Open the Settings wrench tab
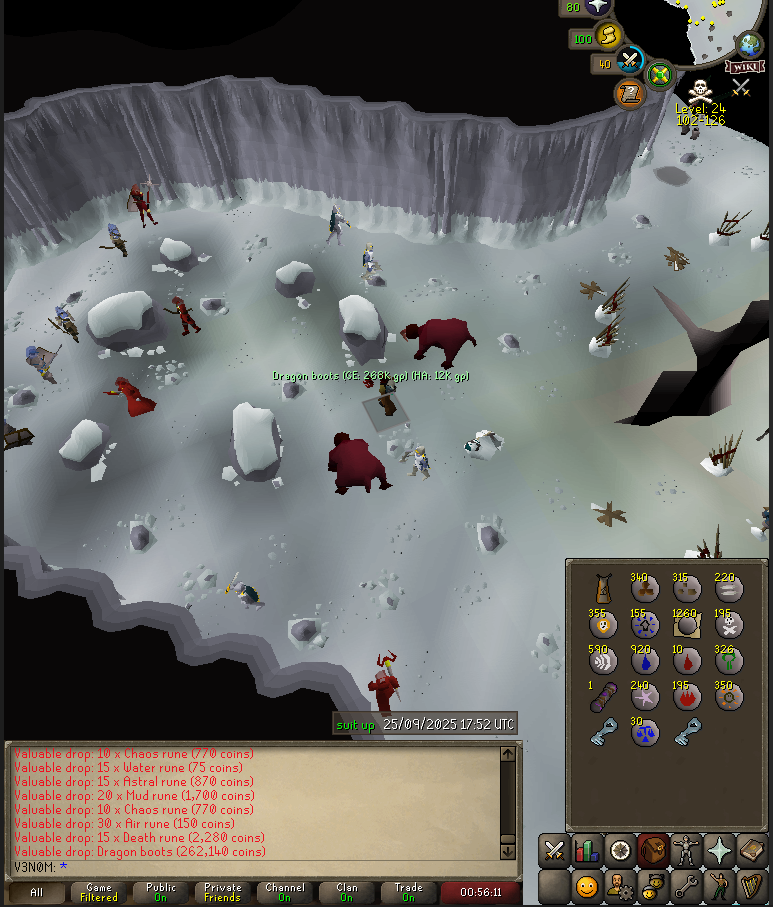 point(686,886)
